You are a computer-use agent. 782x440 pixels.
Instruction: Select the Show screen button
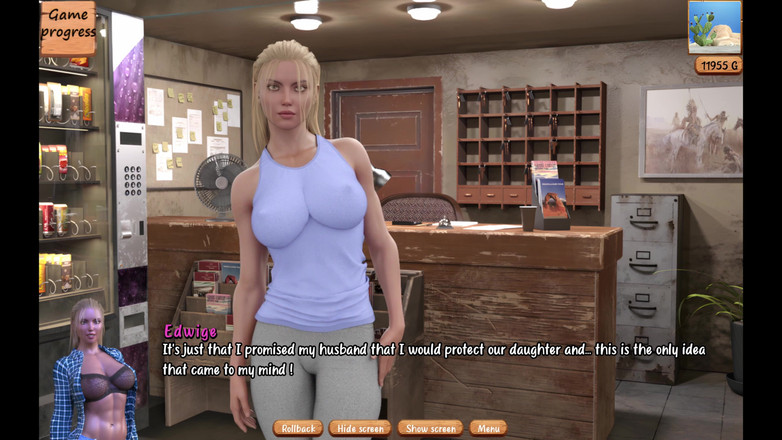point(430,428)
